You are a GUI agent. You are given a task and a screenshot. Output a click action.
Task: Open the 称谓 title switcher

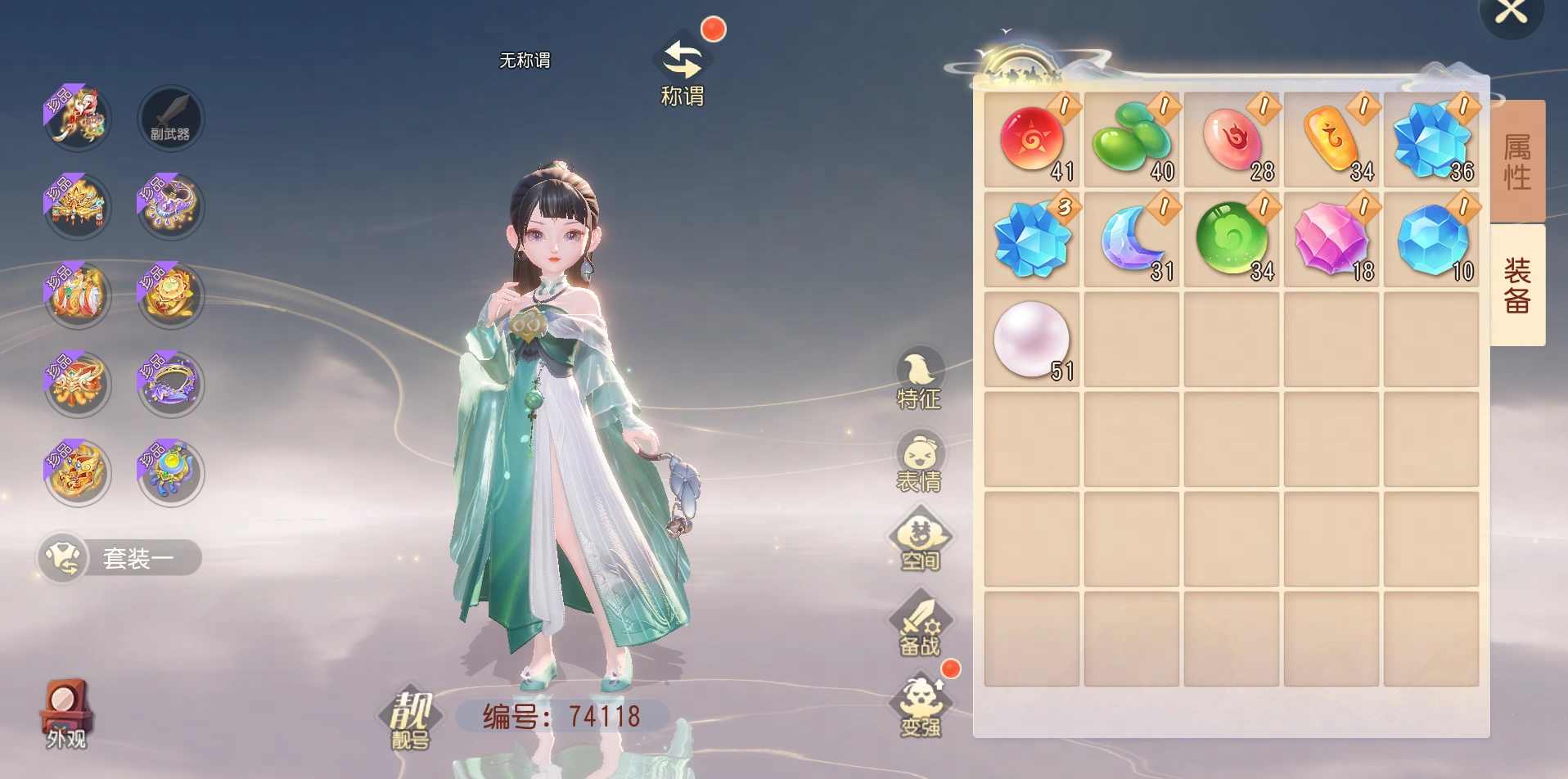[683, 71]
